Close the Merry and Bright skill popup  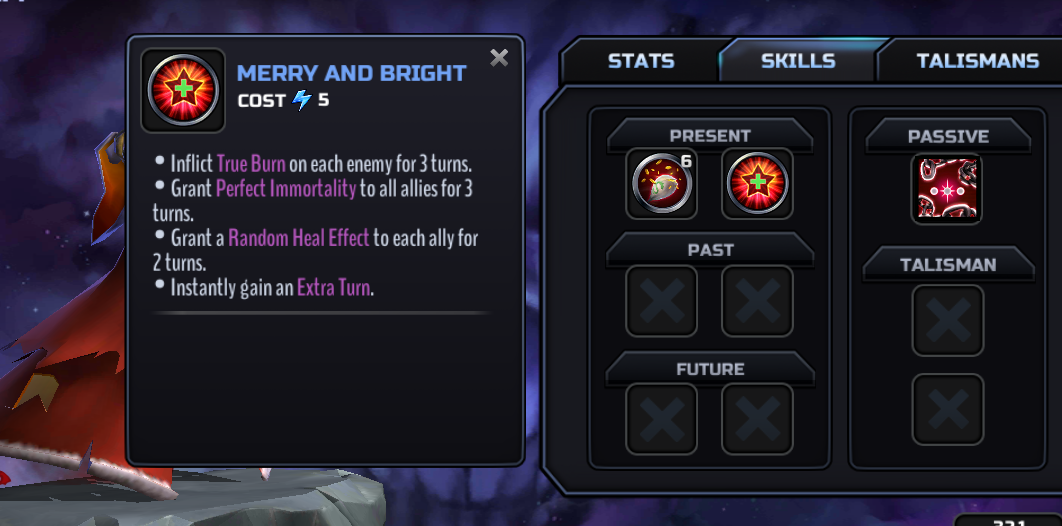[x=499, y=58]
